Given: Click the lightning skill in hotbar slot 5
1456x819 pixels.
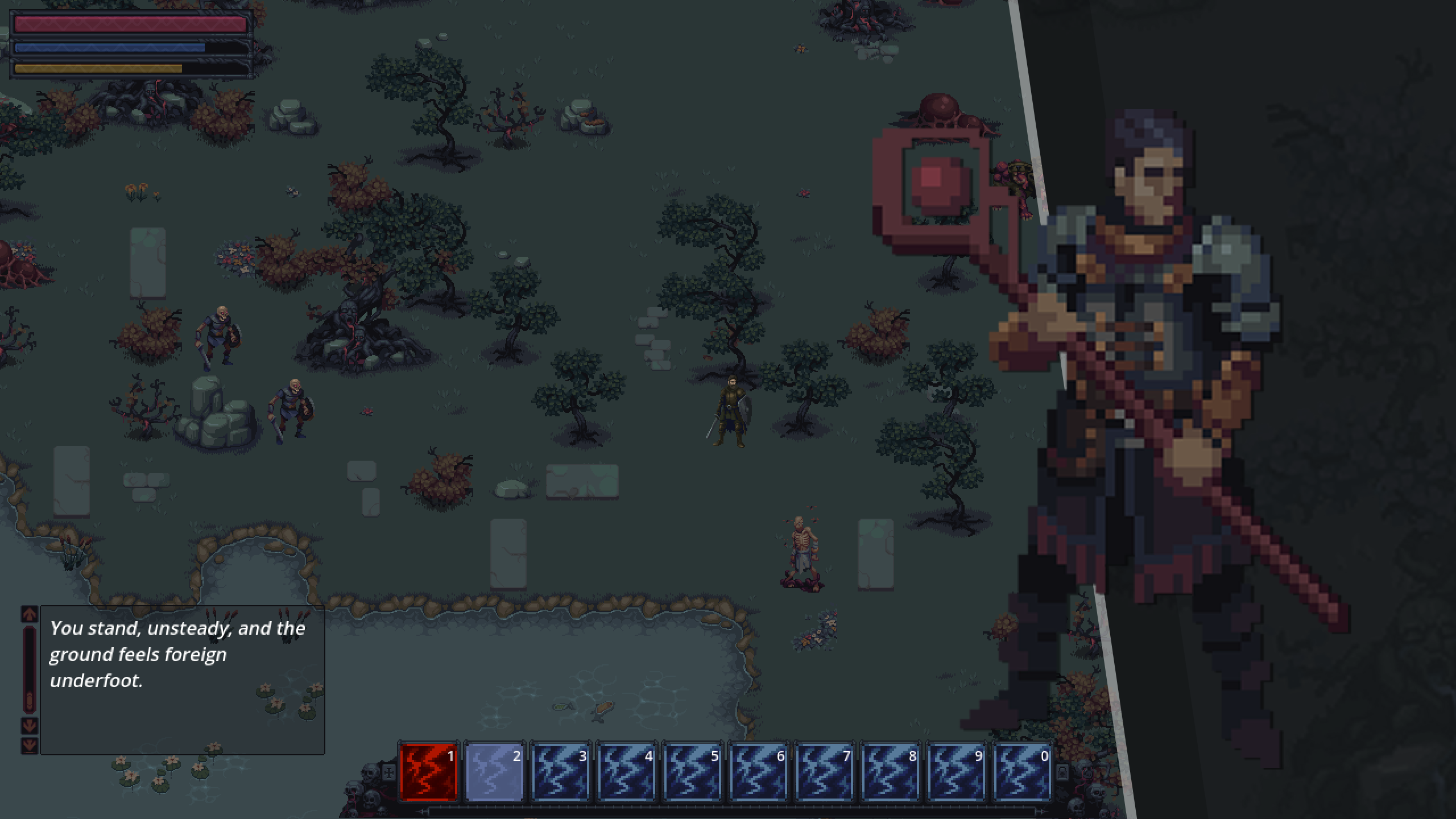Looking at the screenshot, I should (693, 772).
